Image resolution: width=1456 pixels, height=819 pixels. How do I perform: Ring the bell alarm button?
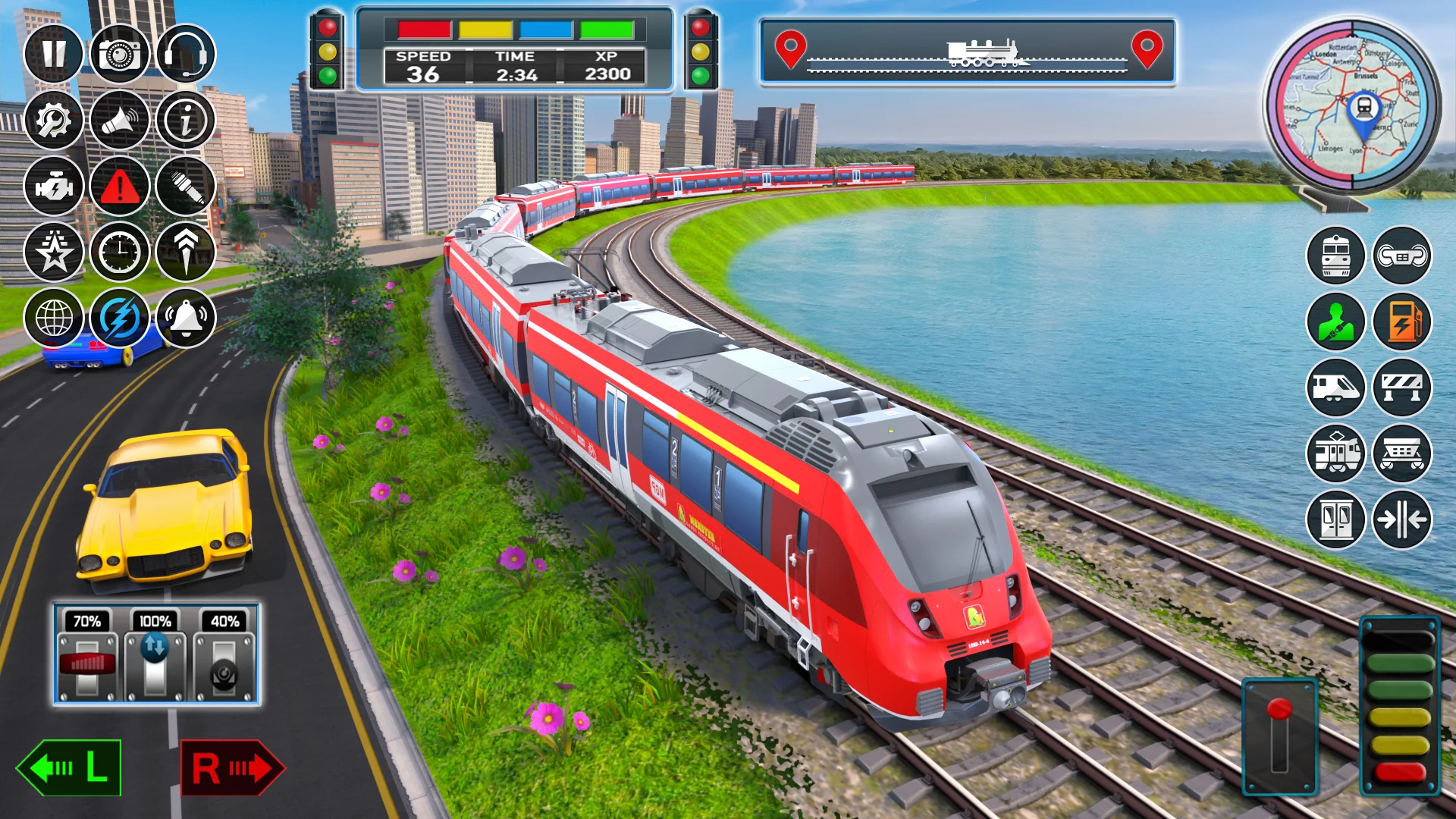186,318
